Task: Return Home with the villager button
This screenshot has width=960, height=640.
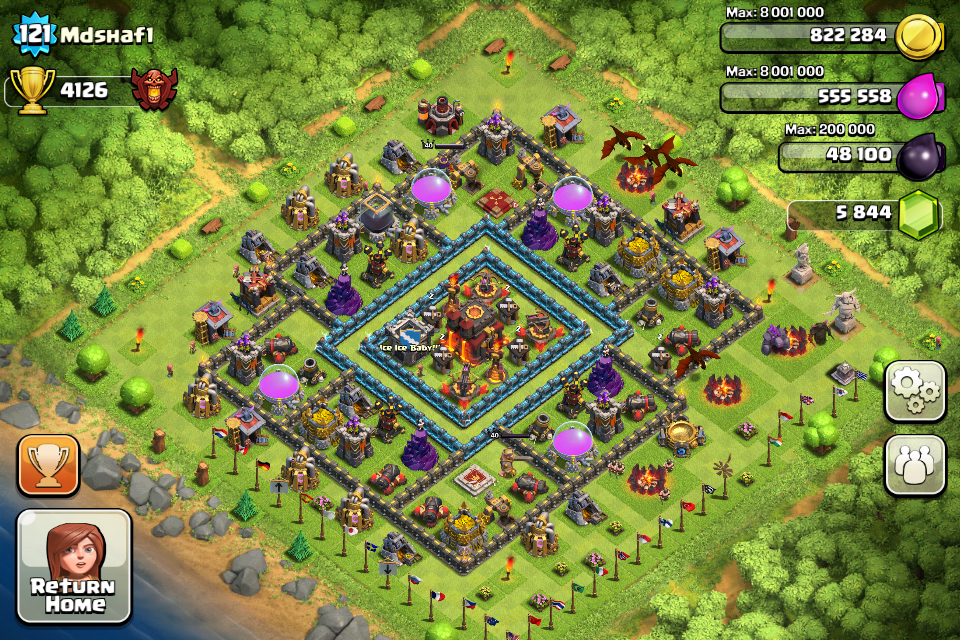Action: pos(74,567)
